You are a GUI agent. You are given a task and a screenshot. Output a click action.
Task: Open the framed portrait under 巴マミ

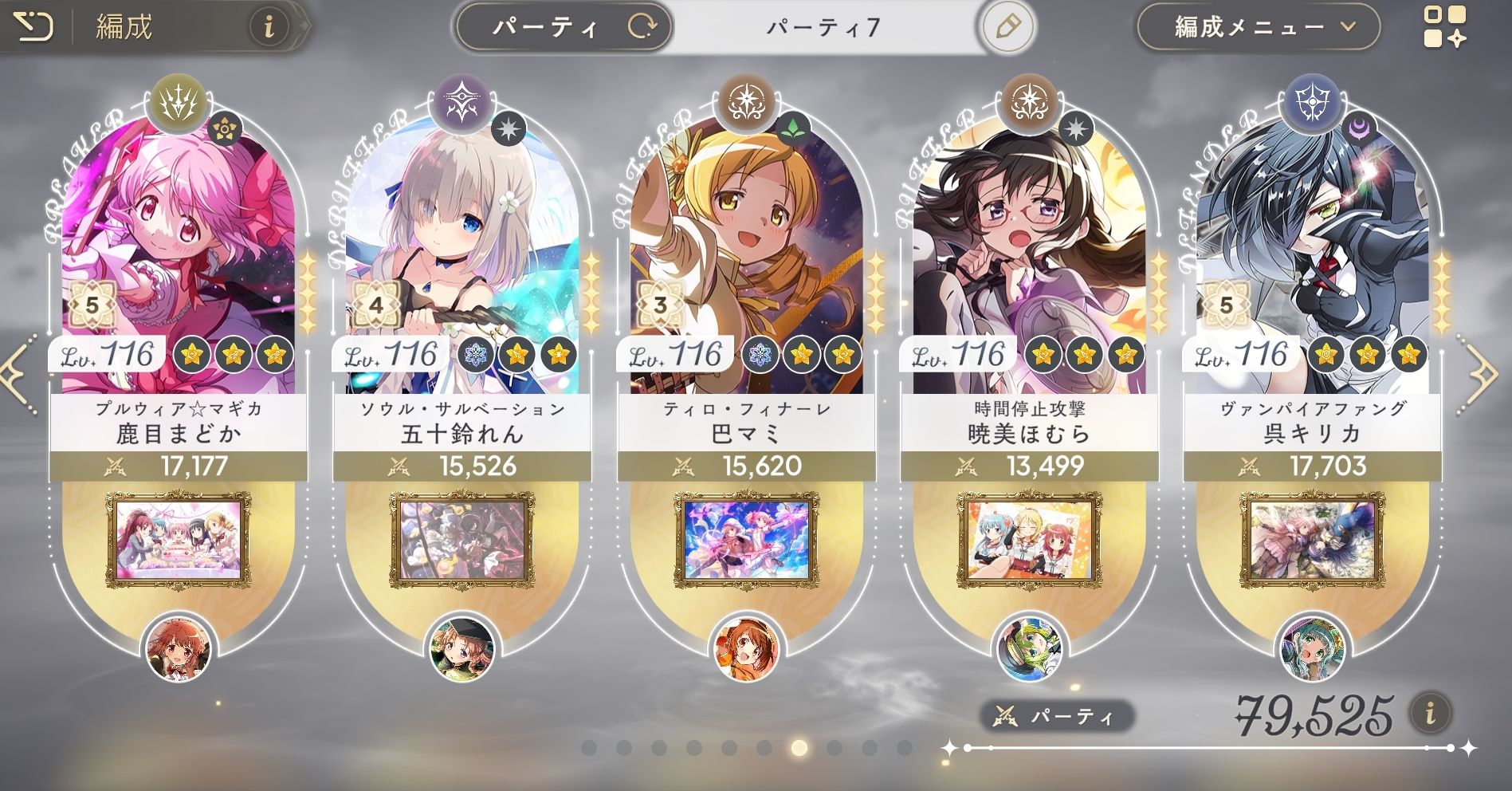point(745,540)
